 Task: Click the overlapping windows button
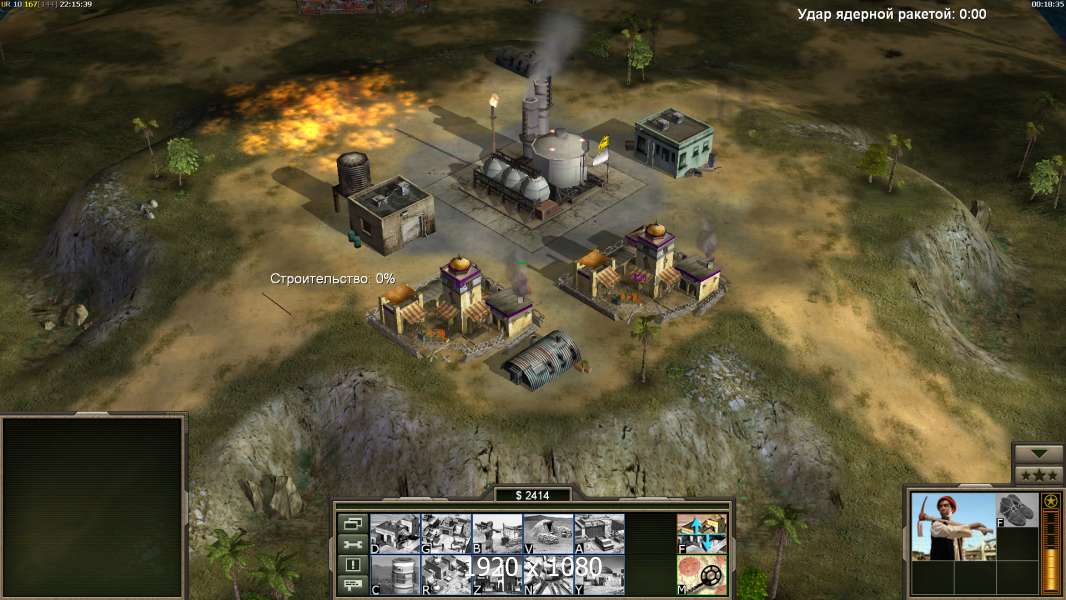(352, 523)
